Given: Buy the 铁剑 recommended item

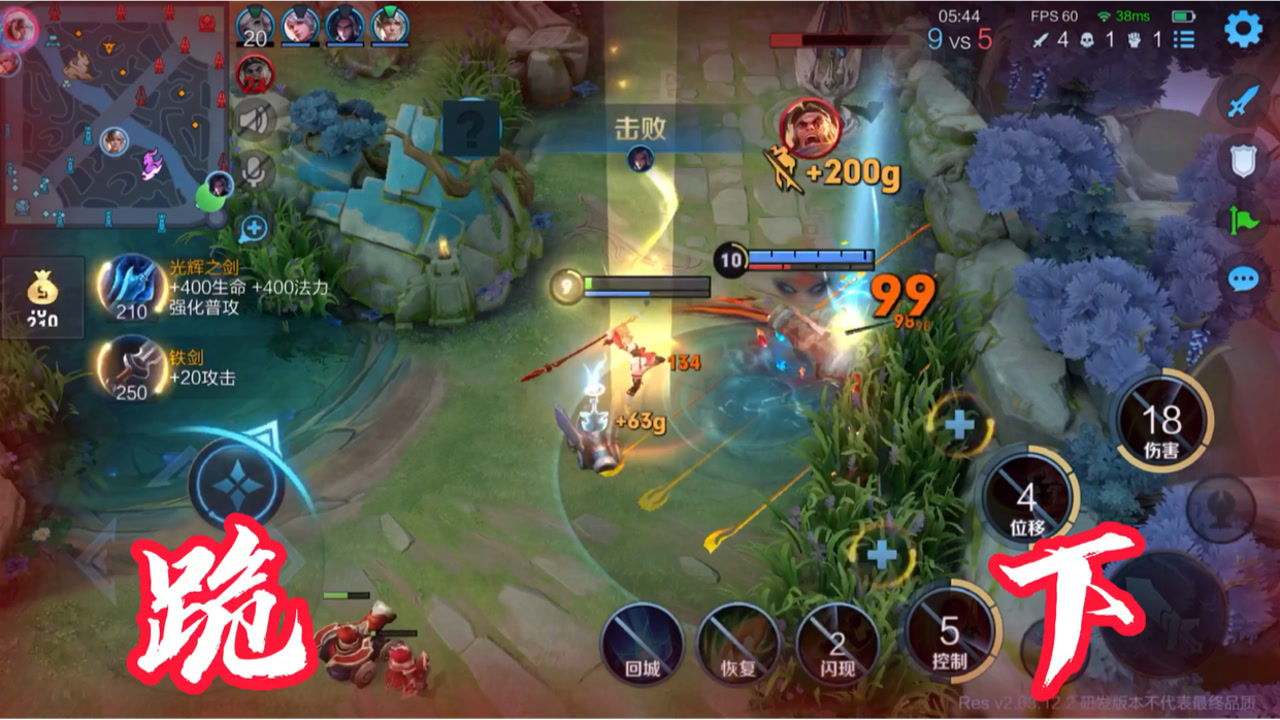Looking at the screenshot, I should tap(131, 369).
